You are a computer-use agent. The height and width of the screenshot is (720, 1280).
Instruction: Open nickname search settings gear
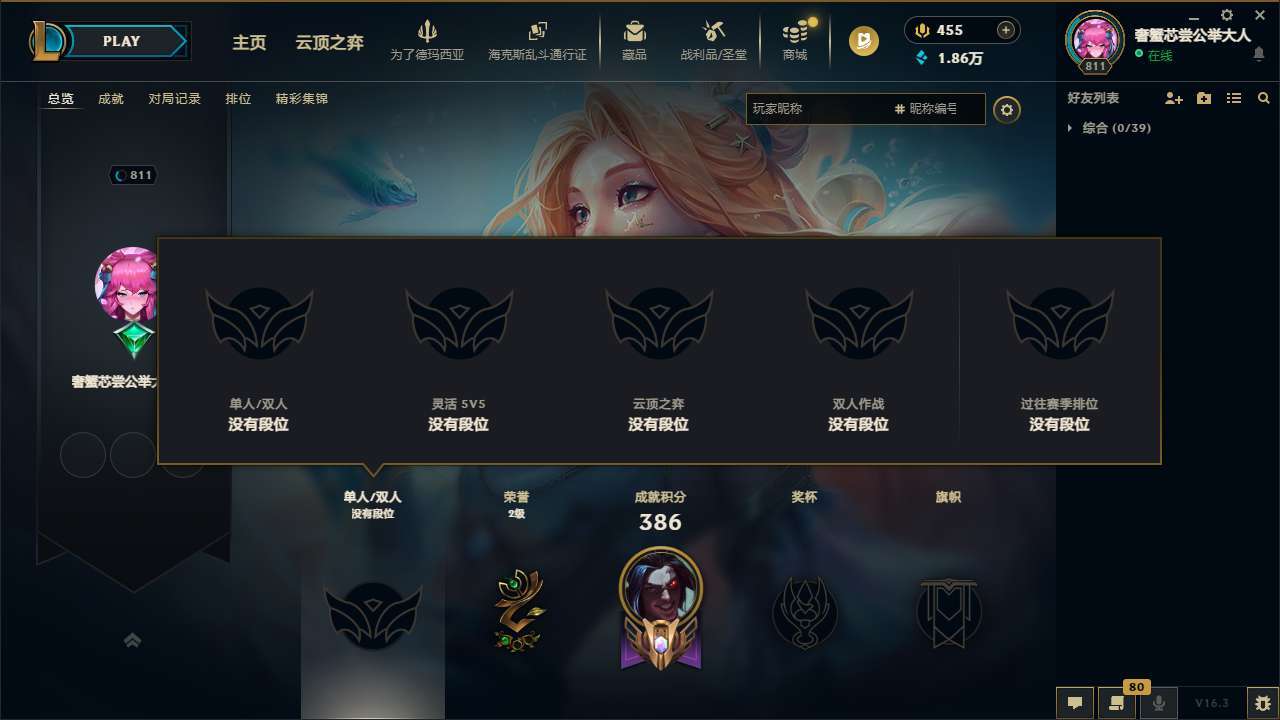tap(1007, 109)
